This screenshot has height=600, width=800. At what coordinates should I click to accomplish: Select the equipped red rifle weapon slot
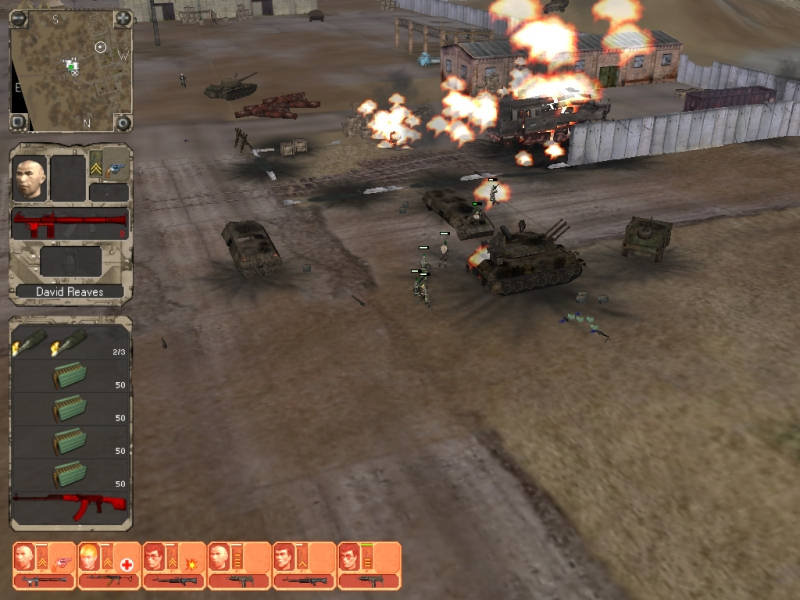(70, 224)
